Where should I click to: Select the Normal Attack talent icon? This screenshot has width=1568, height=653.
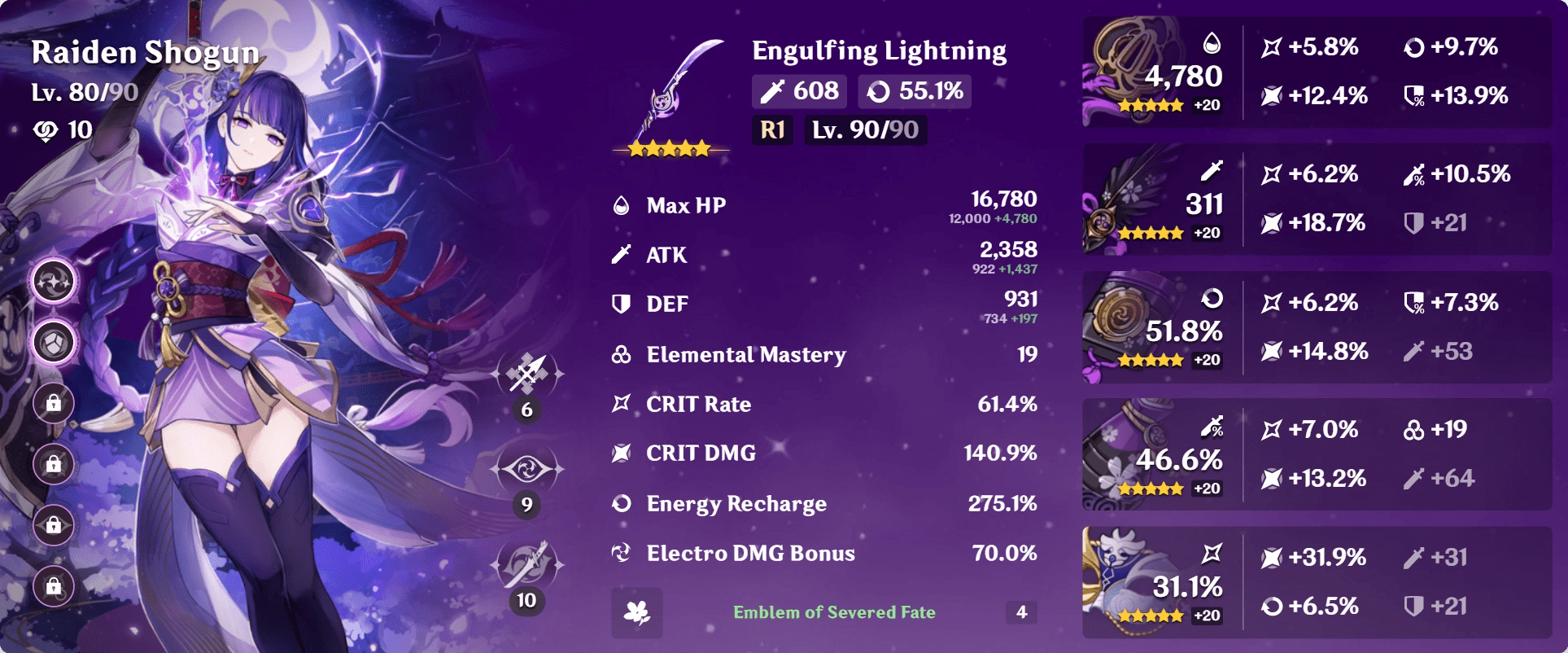click(525, 376)
